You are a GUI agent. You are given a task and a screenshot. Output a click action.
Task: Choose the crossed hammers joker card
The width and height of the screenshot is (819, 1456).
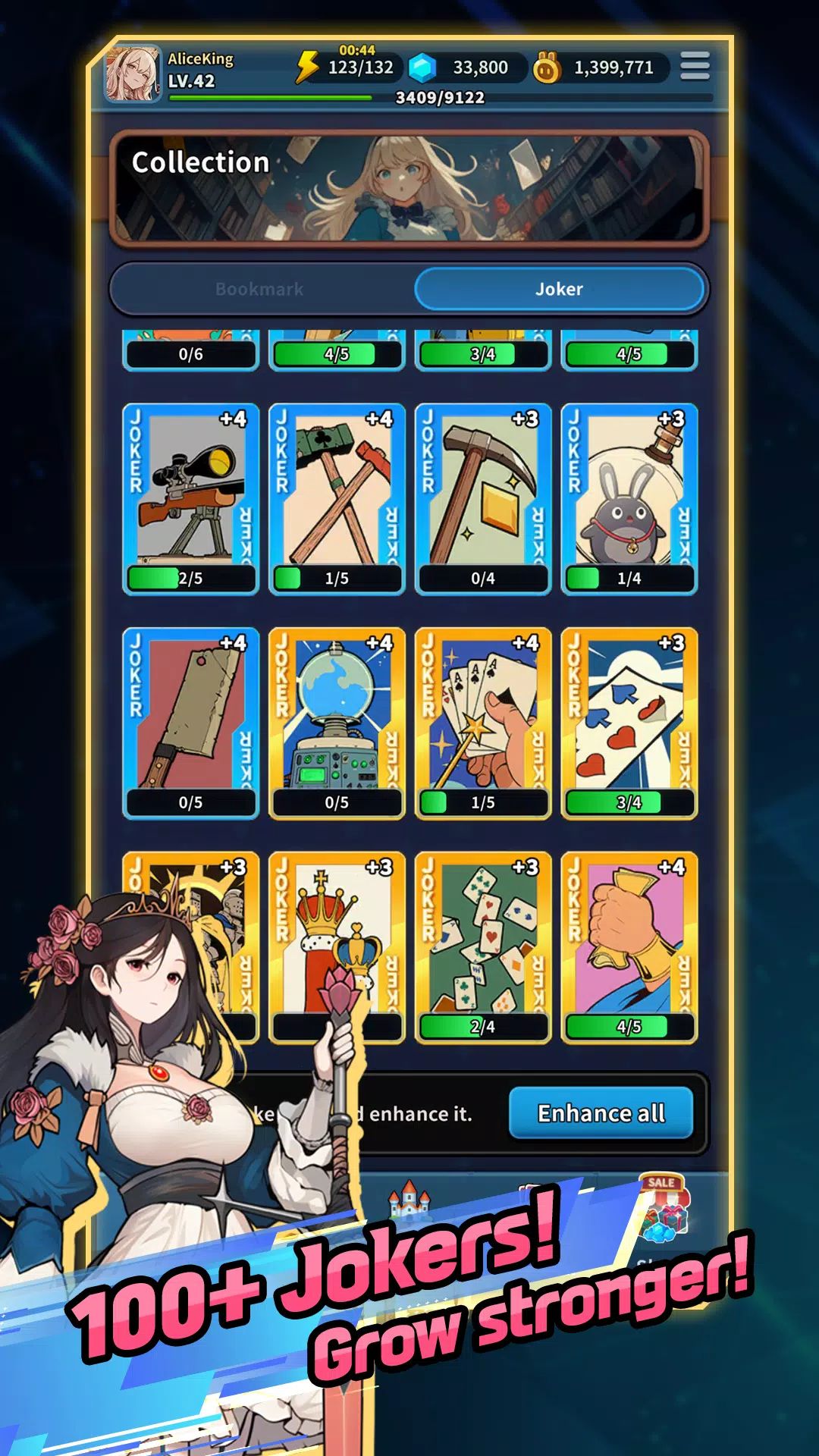pyautogui.click(x=337, y=498)
